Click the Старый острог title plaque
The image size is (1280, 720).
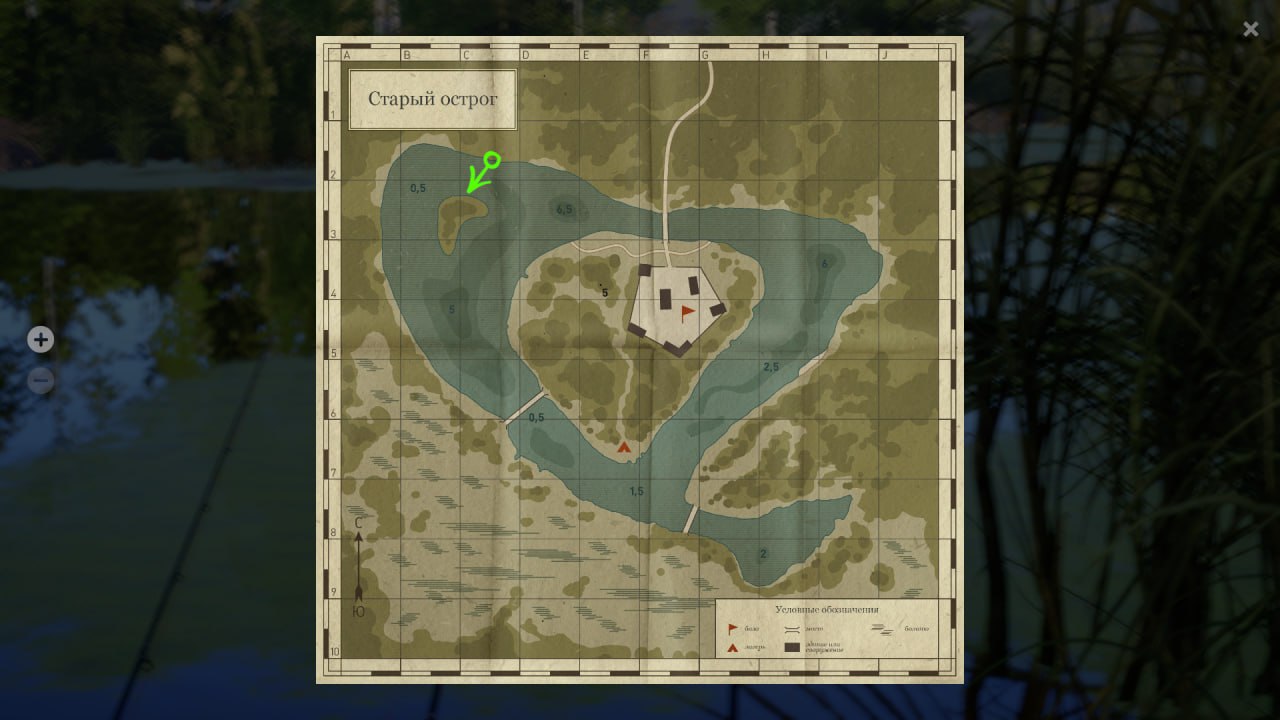point(433,99)
